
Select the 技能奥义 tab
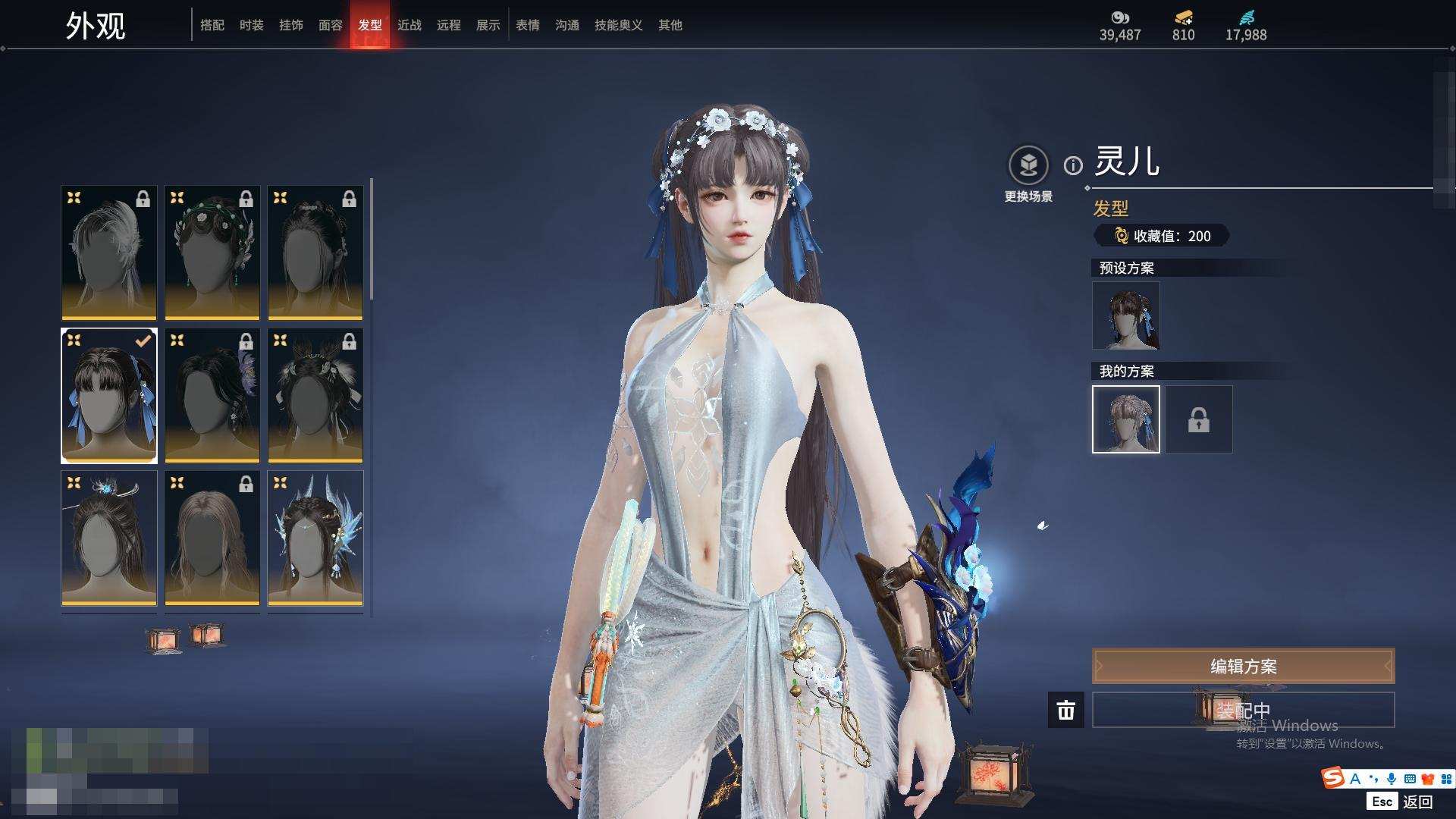pyautogui.click(x=619, y=25)
